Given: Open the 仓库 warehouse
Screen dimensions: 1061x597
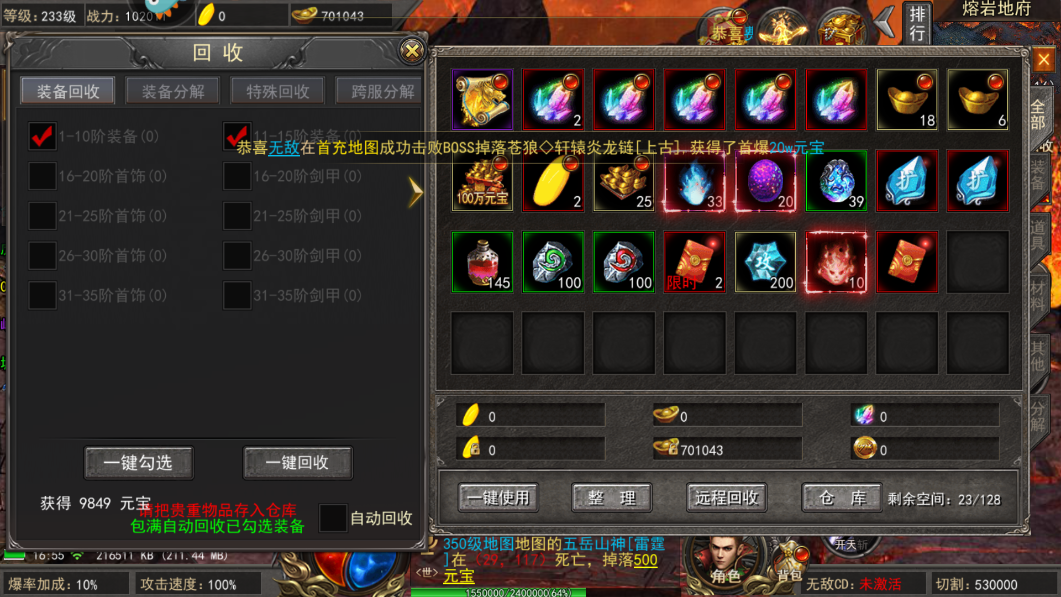Looking at the screenshot, I should coord(842,498).
